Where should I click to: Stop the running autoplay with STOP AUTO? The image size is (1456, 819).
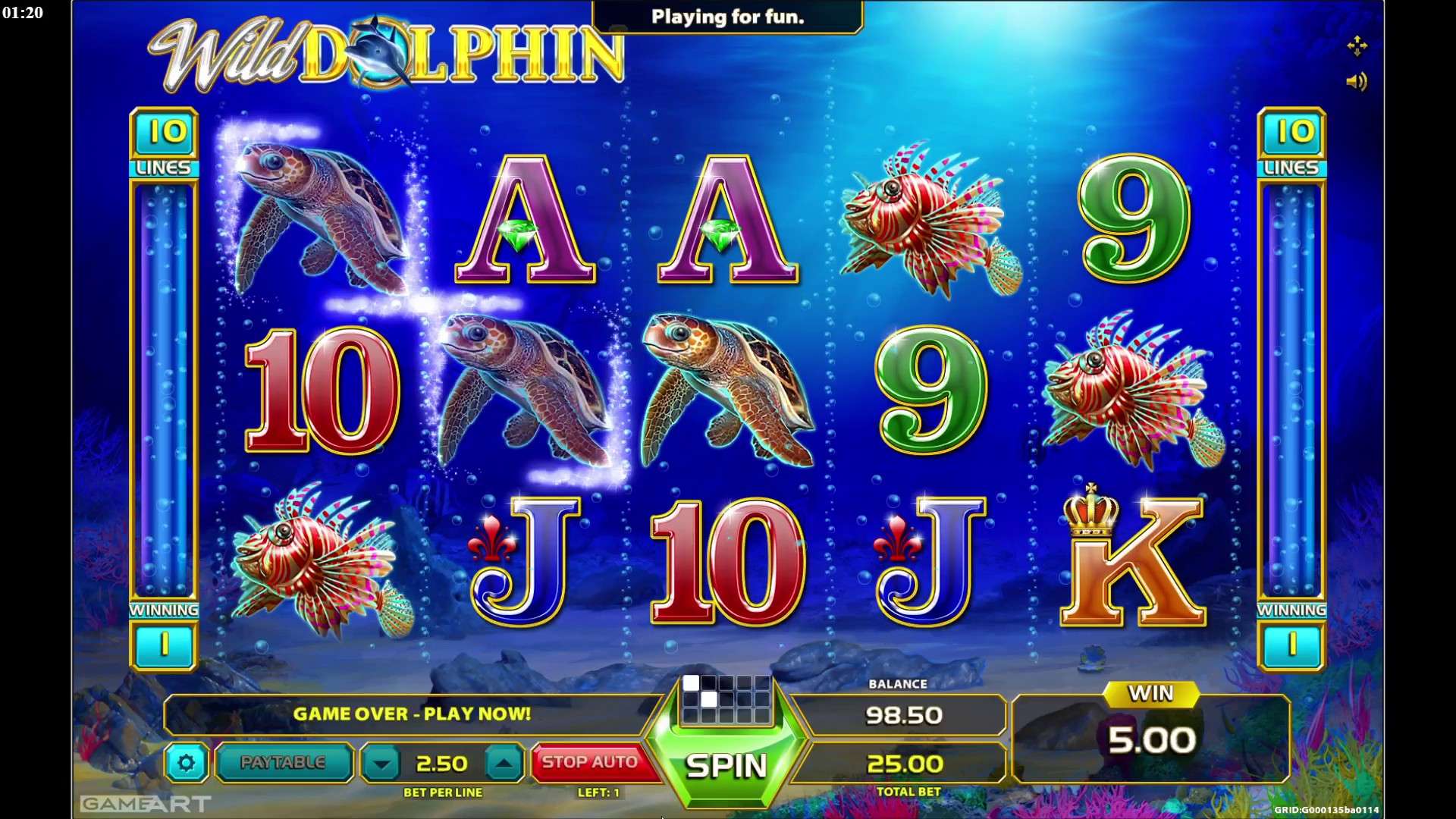pyautogui.click(x=591, y=761)
